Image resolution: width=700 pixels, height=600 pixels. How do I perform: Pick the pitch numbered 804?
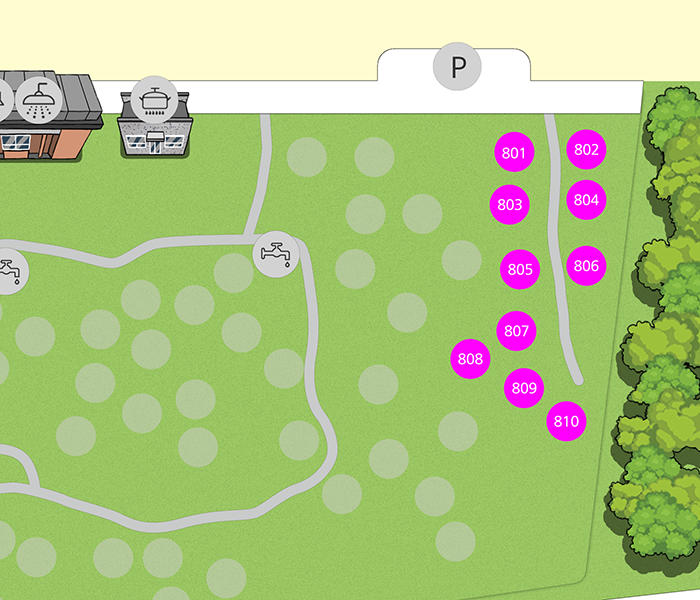(586, 199)
